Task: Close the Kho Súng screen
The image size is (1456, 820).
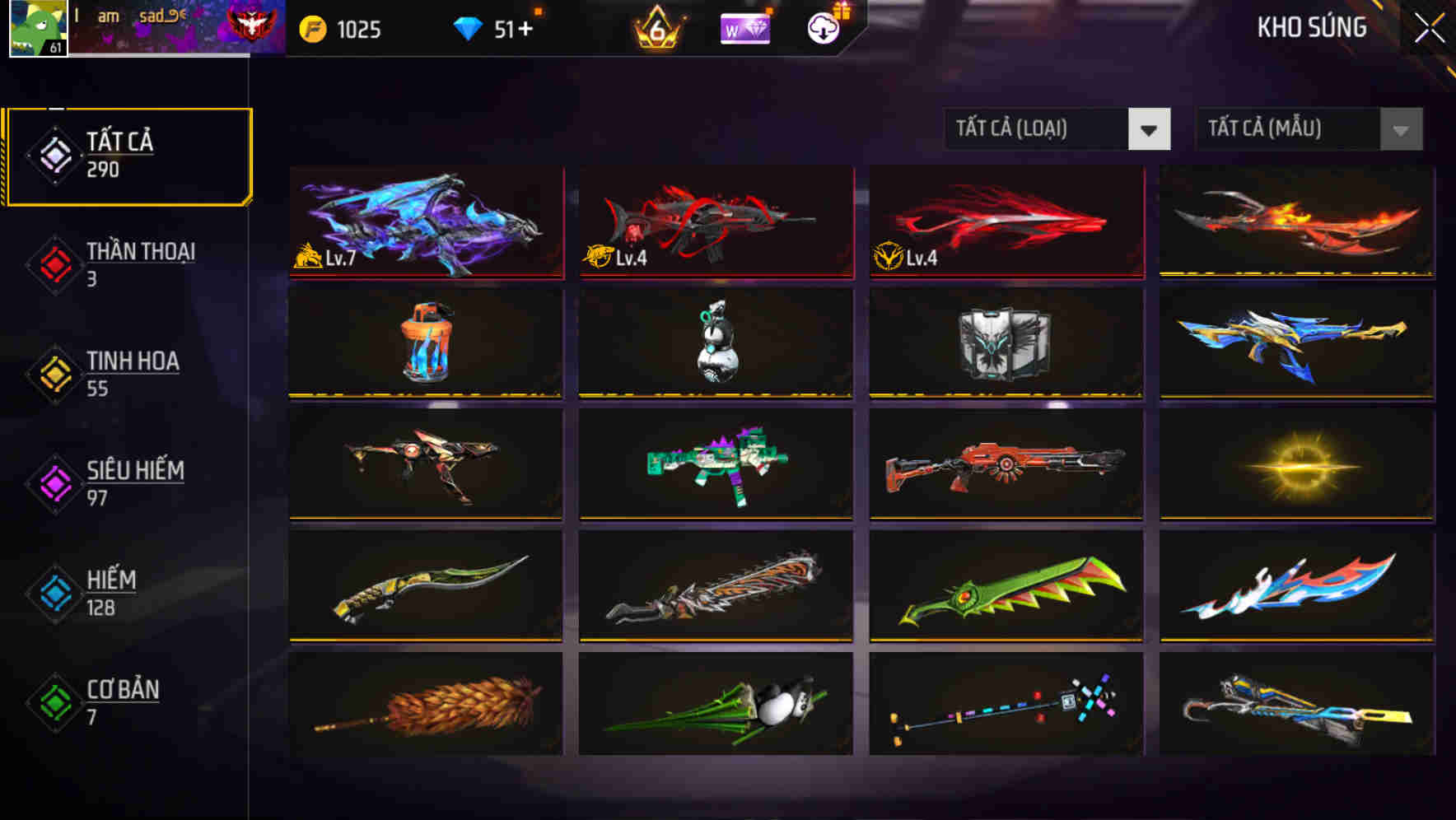Action: point(1430,27)
